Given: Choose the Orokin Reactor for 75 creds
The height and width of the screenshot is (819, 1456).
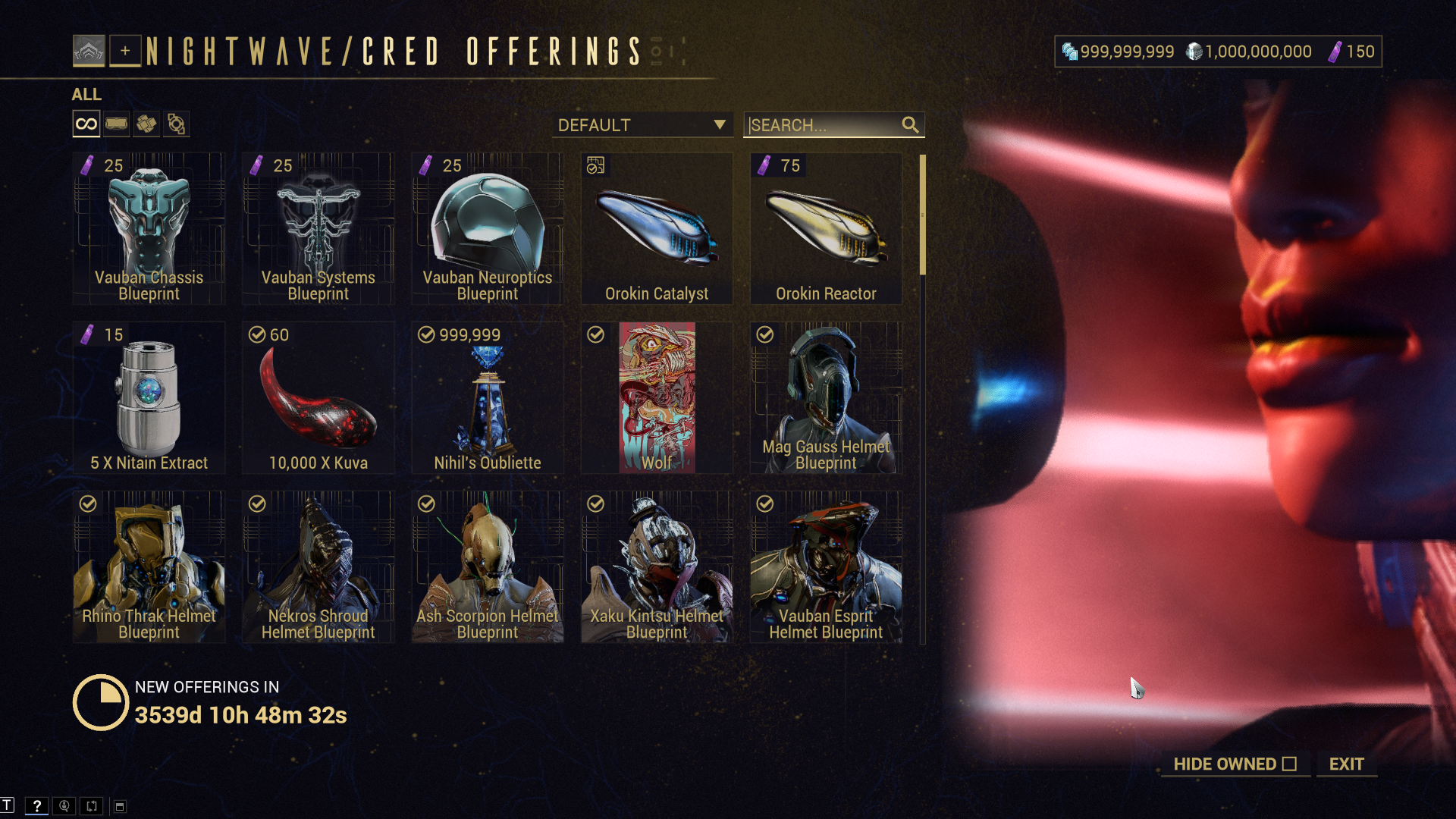Looking at the screenshot, I should click(826, 228).
